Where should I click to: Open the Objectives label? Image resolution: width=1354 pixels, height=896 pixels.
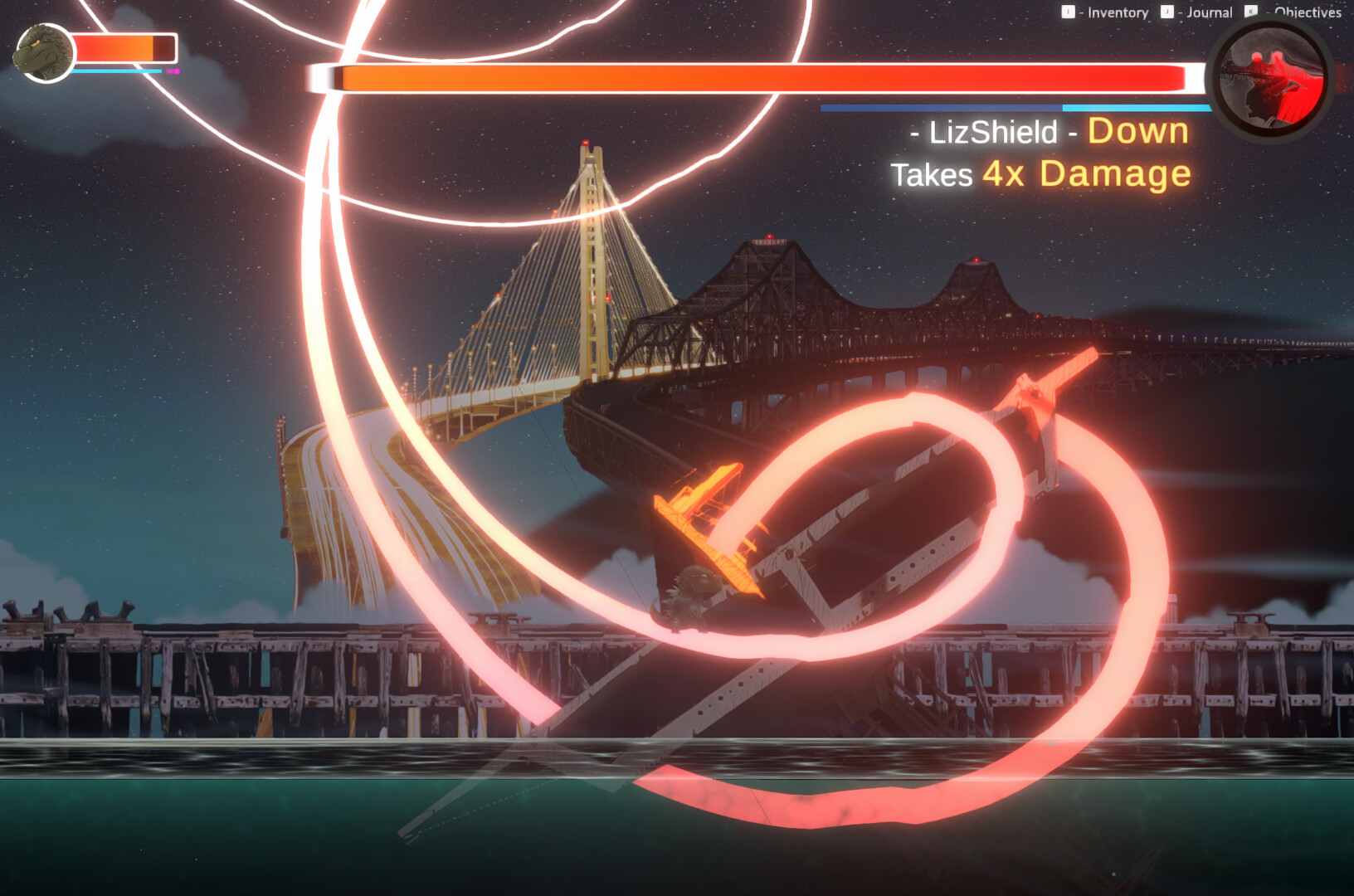[x=1308, y=13]
